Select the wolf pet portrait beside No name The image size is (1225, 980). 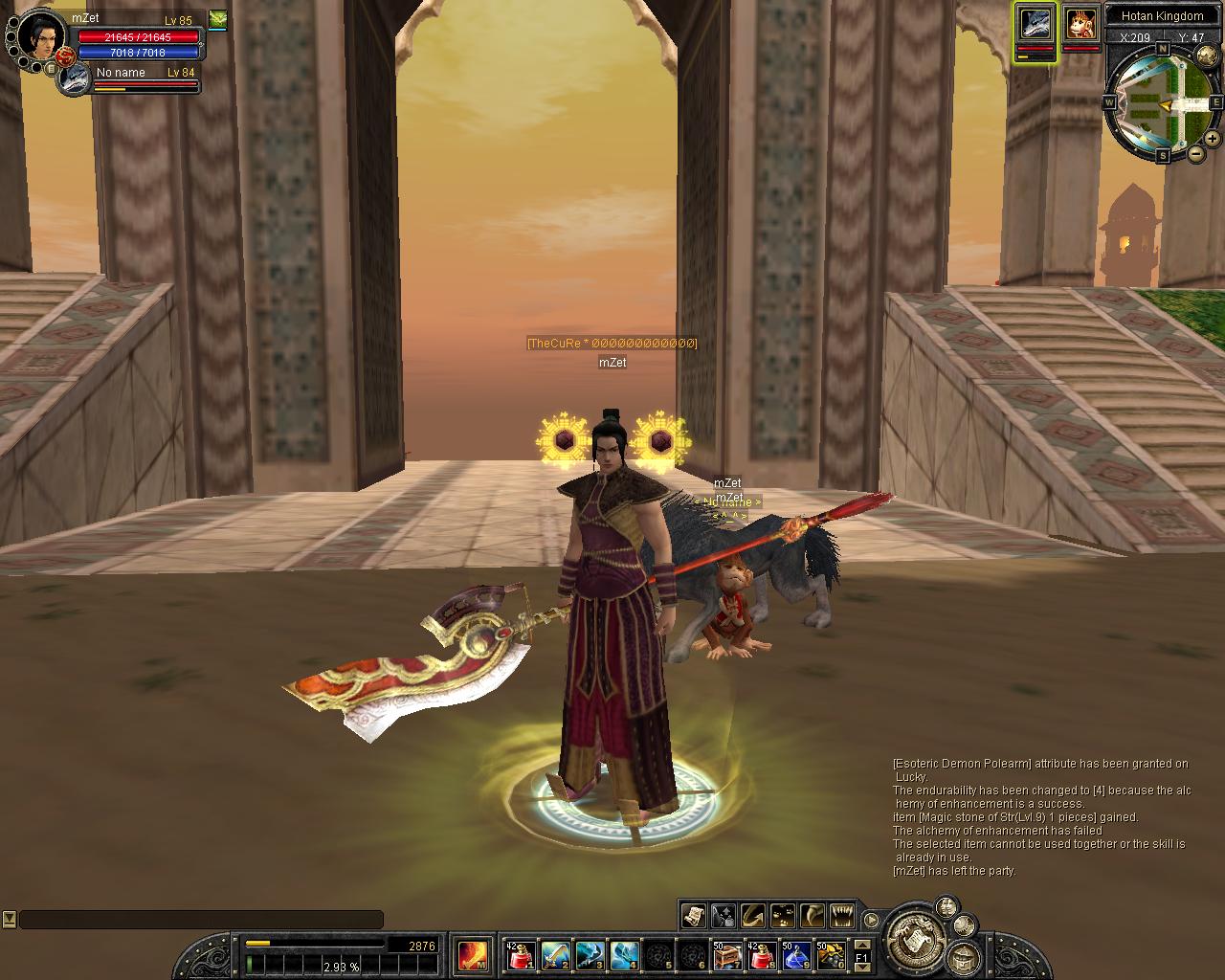point(73,79)
